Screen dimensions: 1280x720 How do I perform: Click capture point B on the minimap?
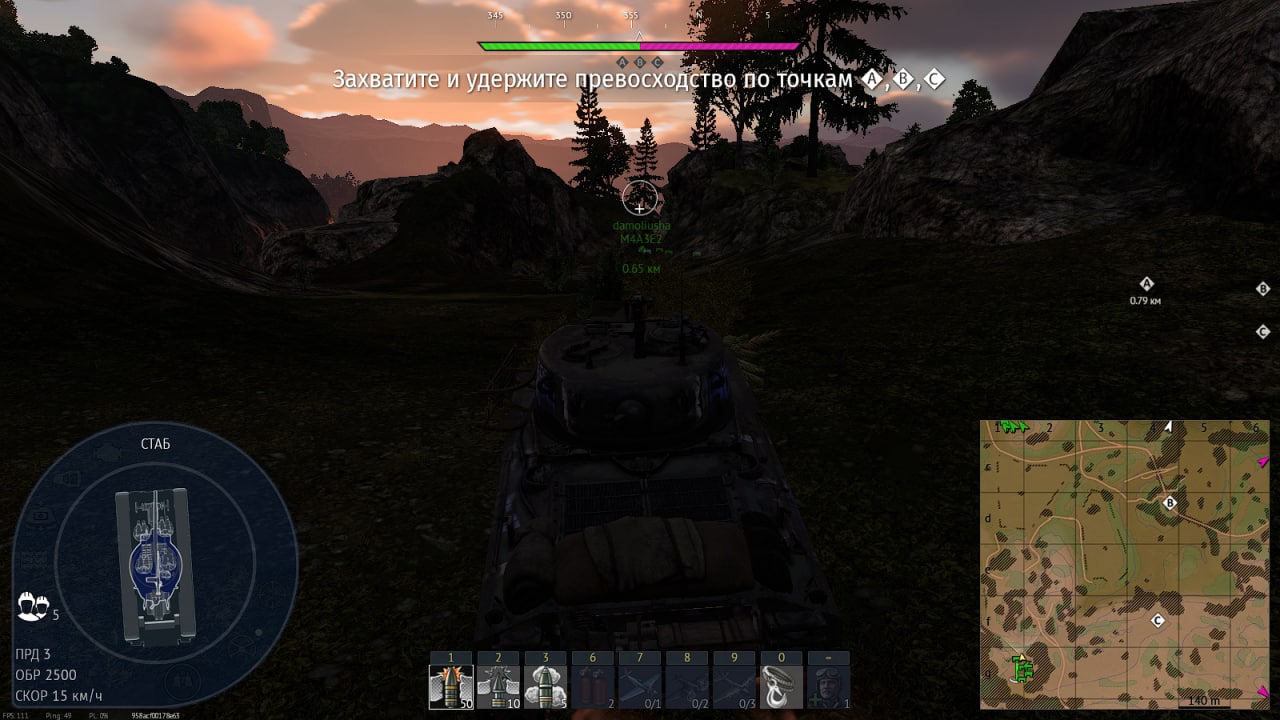(x=1170, y=503)
